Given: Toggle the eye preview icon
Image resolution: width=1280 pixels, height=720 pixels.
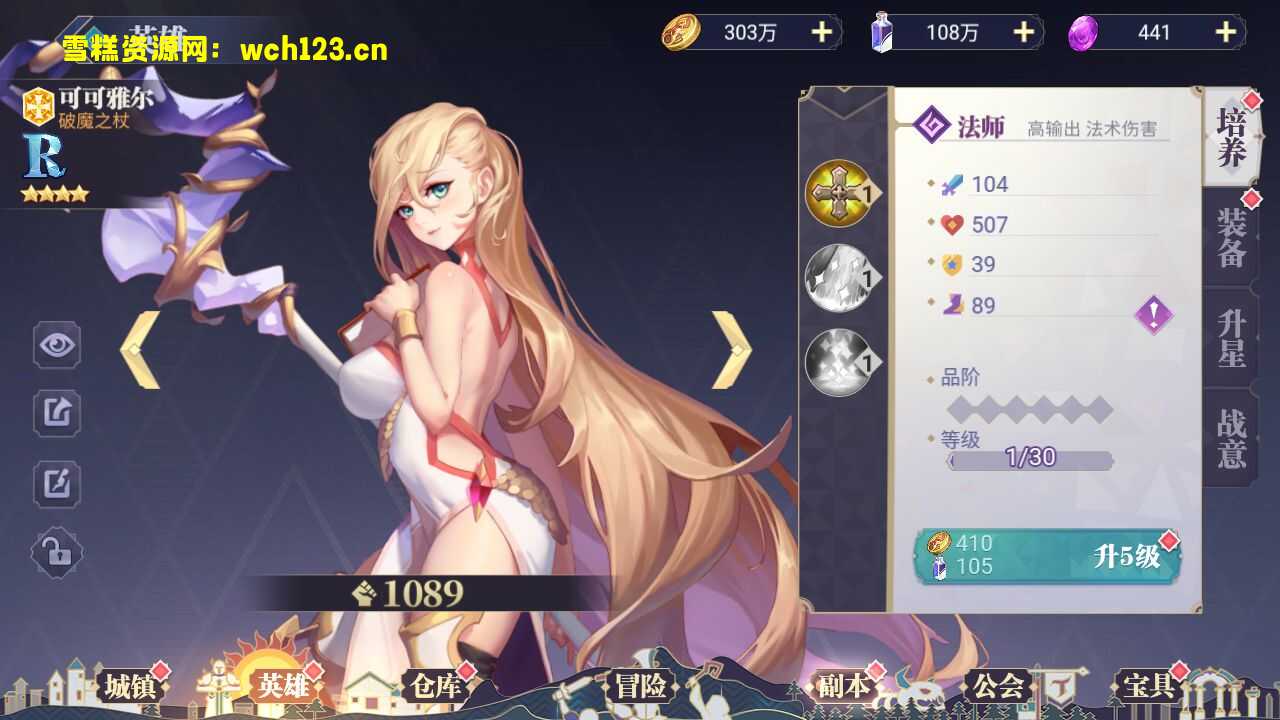Looking at the screenshot, I should (x=57, y=343).
